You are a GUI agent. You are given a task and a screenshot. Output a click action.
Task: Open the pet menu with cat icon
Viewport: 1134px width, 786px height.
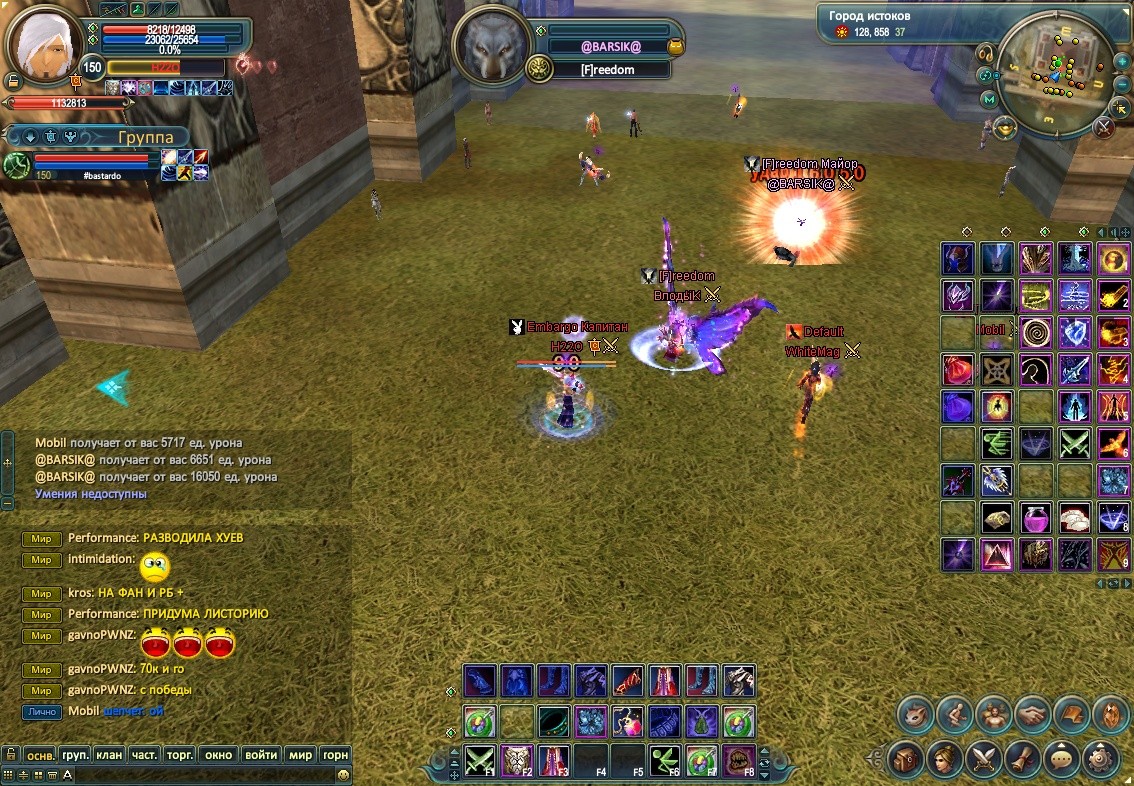tap(916, 714)
